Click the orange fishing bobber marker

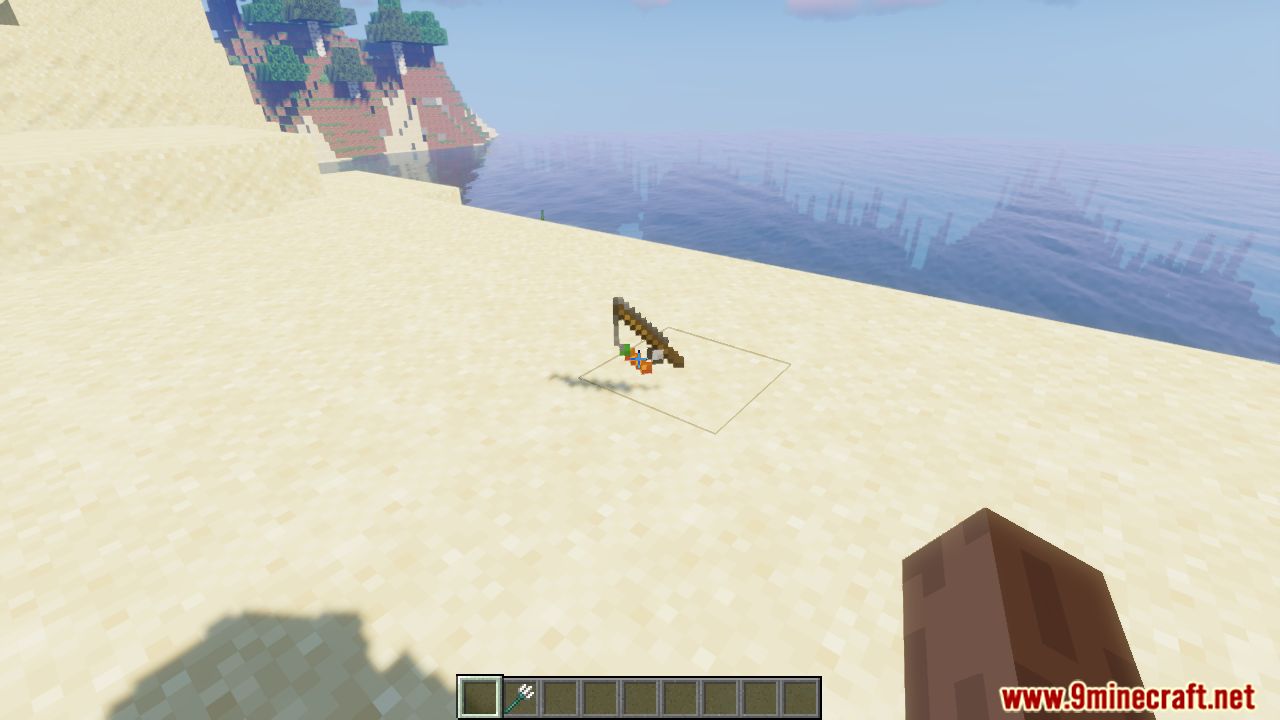pos(646,366)
